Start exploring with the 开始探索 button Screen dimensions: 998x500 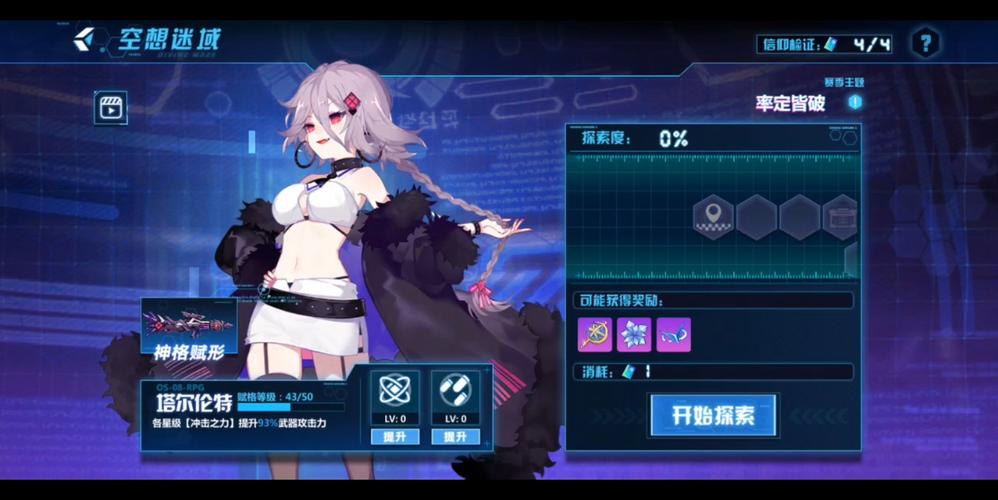pos(713,416)
